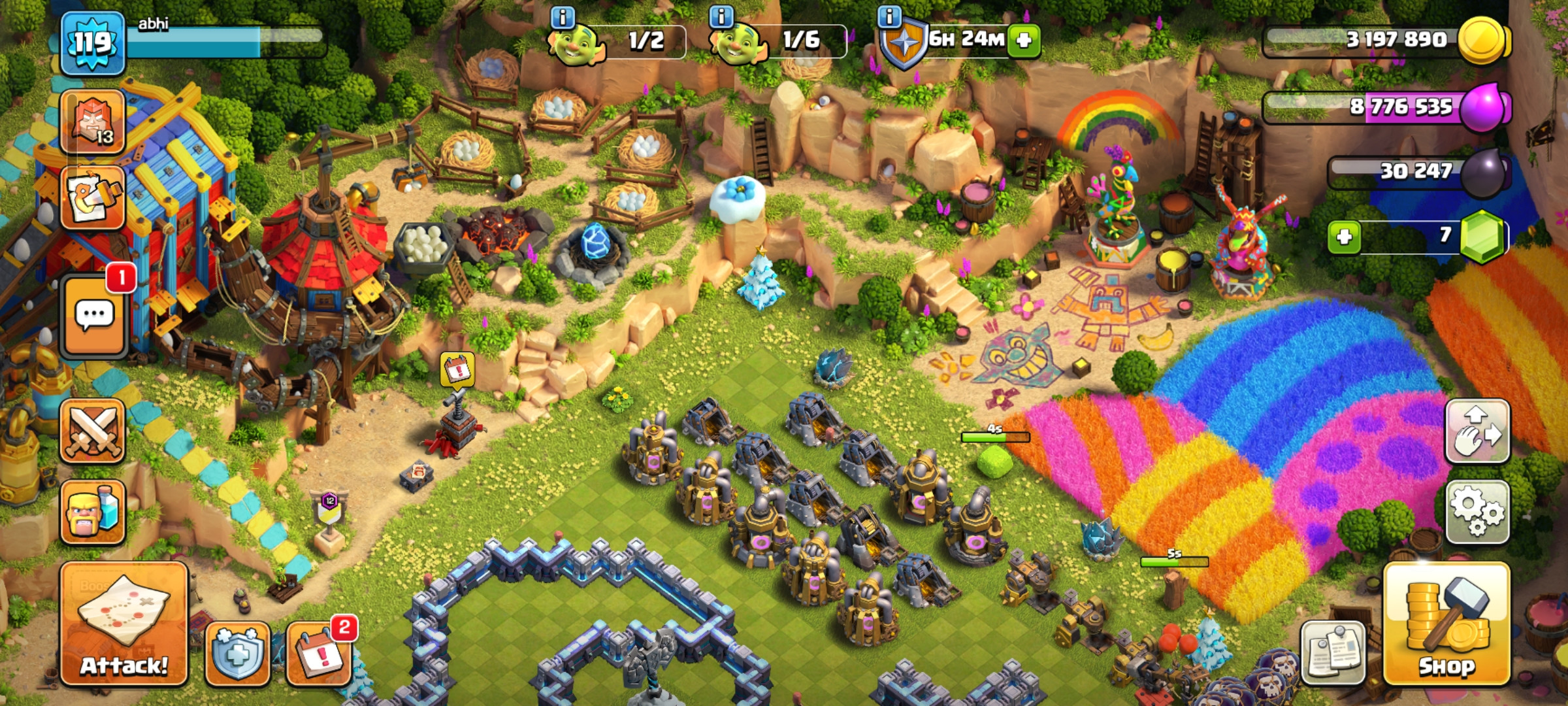Open the layout editor hand-arrows button

(x=1477, y=431)
